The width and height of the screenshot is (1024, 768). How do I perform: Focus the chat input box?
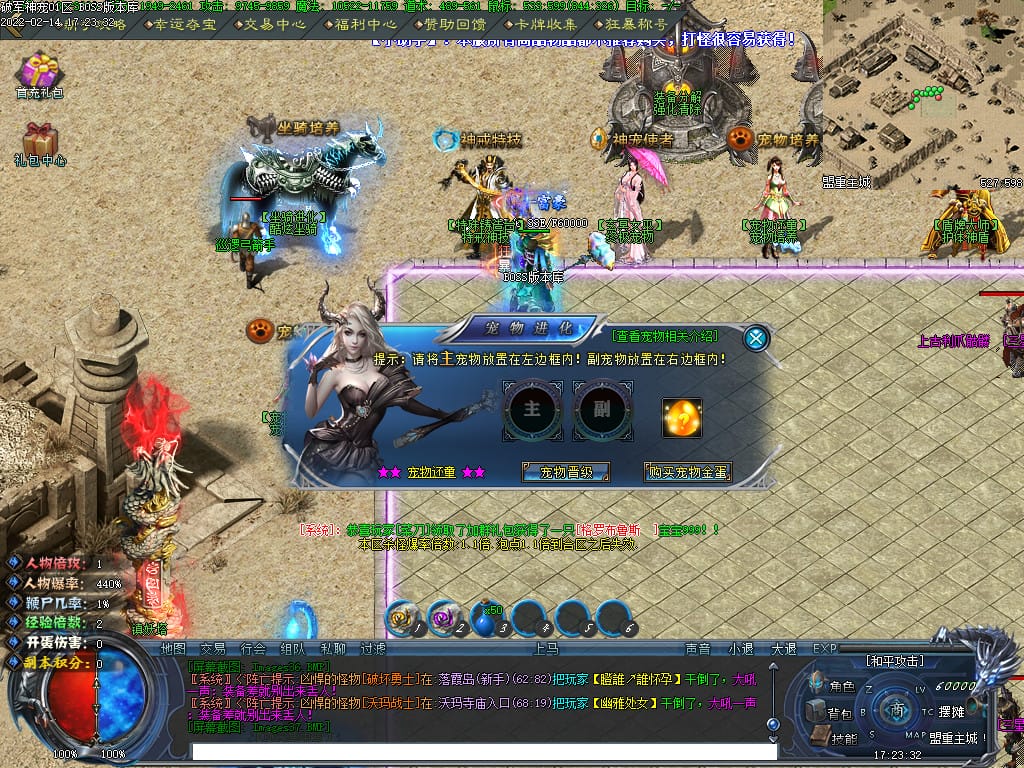tap(484, 751)
